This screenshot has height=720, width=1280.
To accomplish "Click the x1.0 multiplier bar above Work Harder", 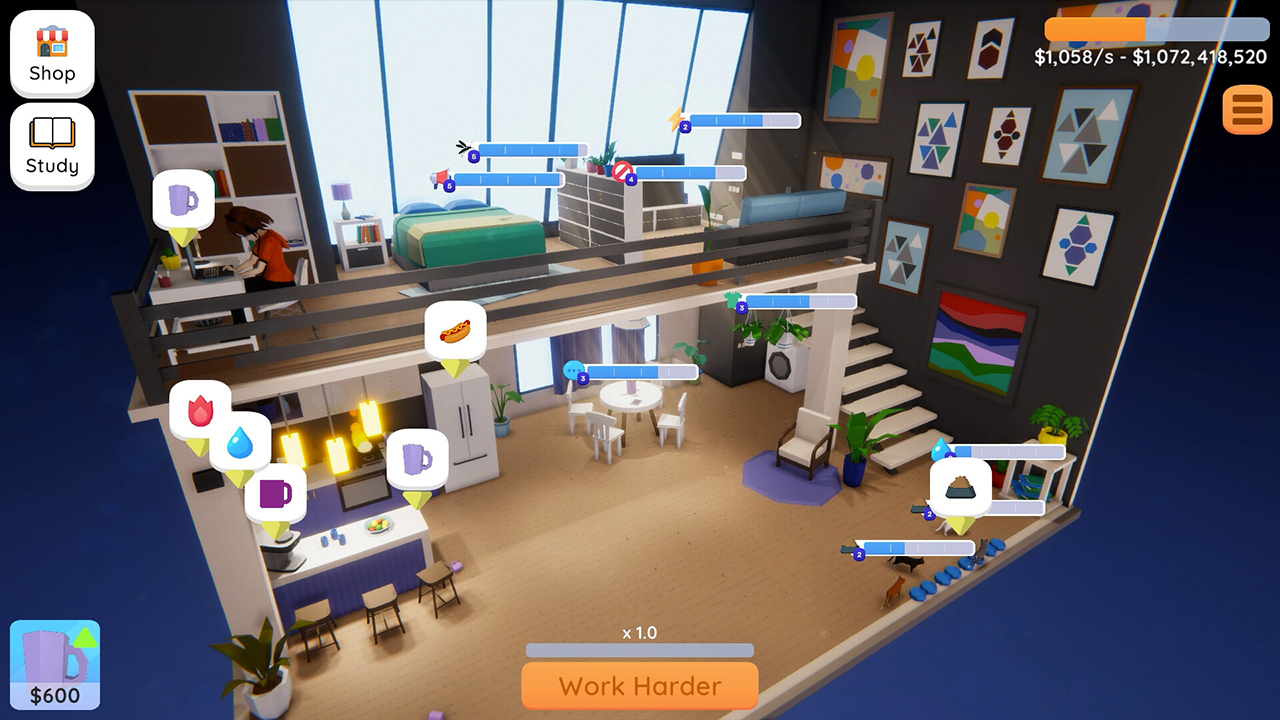I will coord(638,651).
